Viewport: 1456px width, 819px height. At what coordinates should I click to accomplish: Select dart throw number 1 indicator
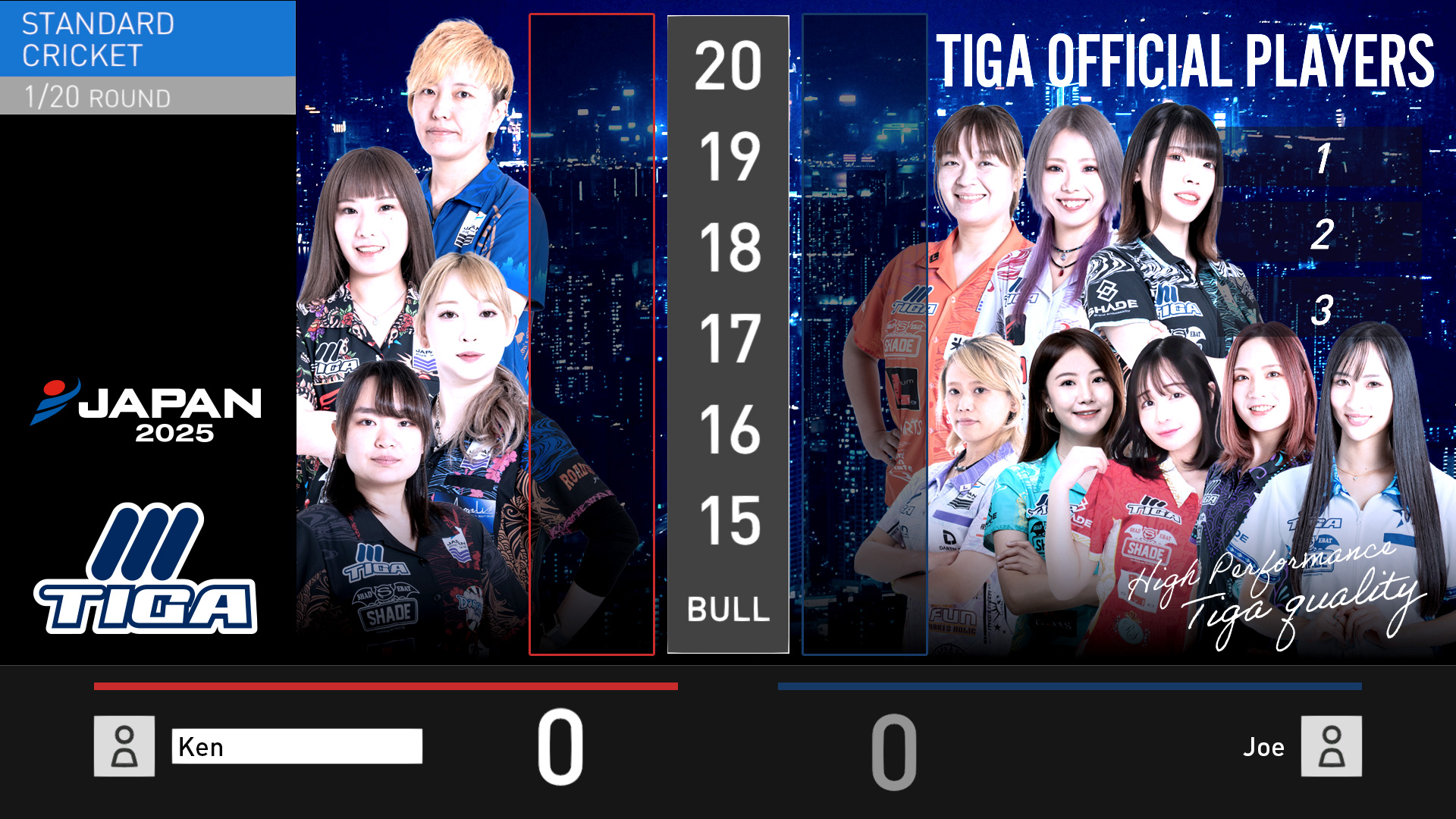(1323, 159)
